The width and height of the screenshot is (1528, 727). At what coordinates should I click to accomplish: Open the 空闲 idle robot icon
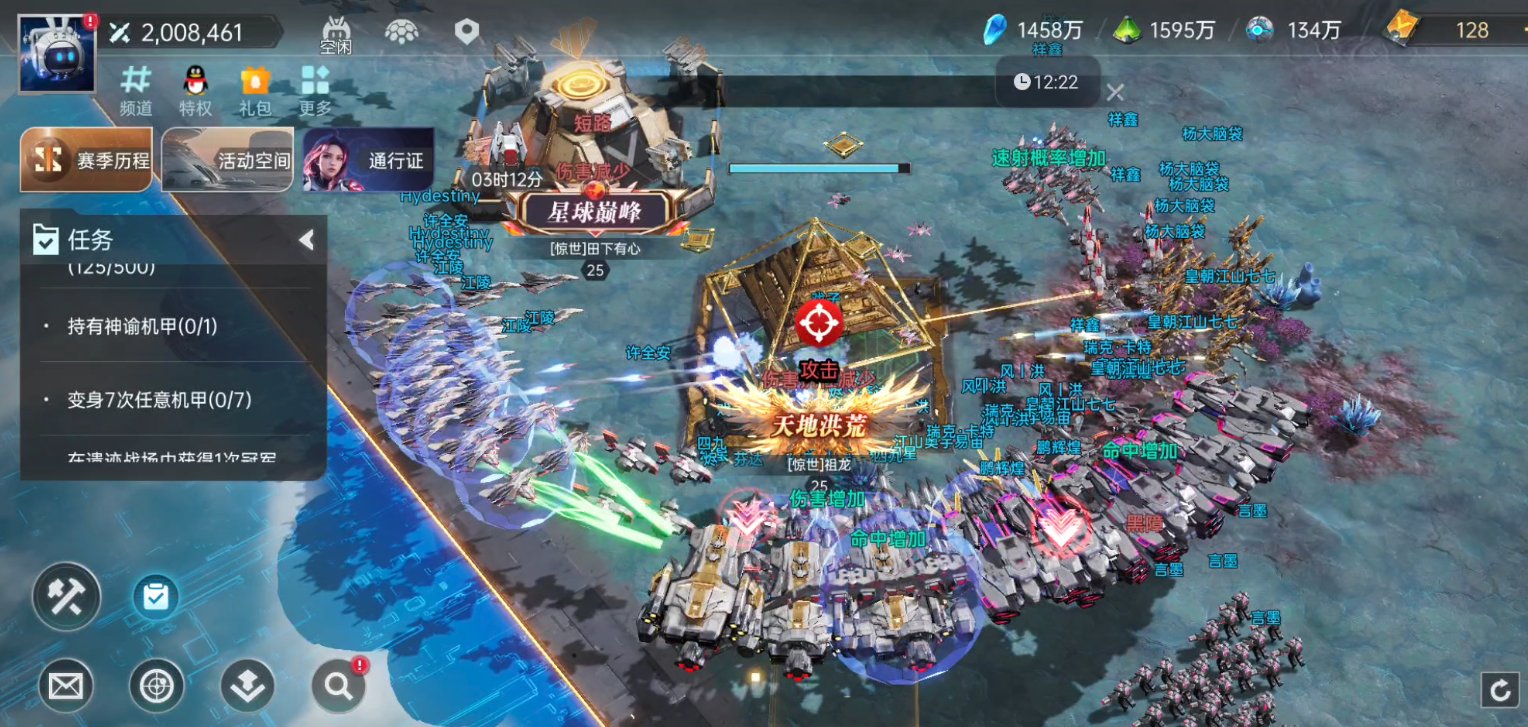point(336,34)
